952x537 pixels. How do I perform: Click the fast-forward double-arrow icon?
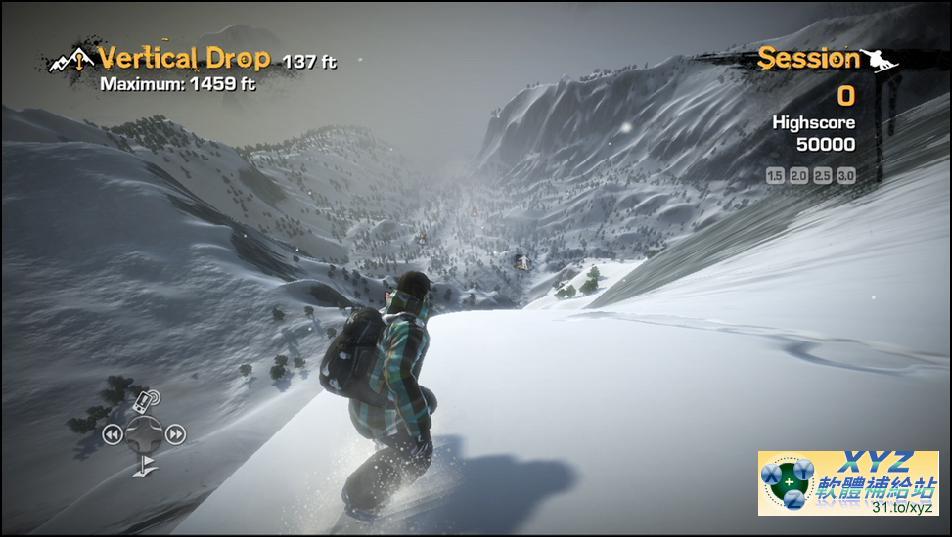point(175,434)
